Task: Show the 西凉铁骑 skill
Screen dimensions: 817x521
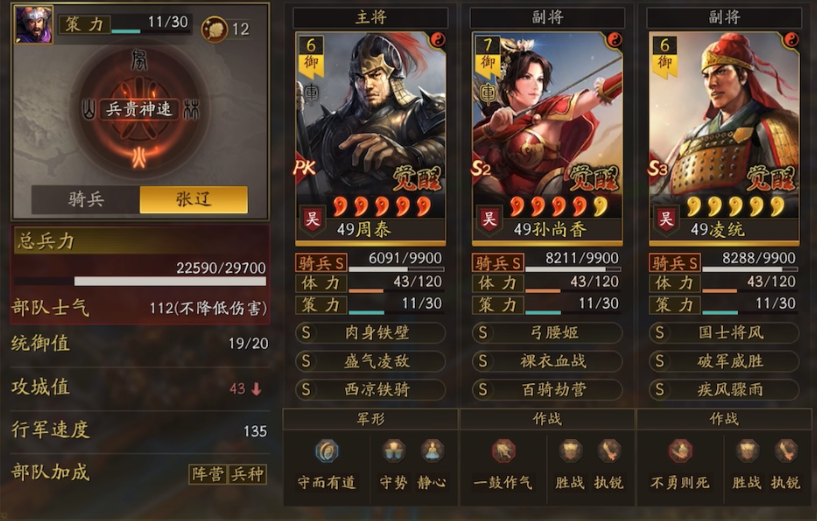Action: (370, 389)
